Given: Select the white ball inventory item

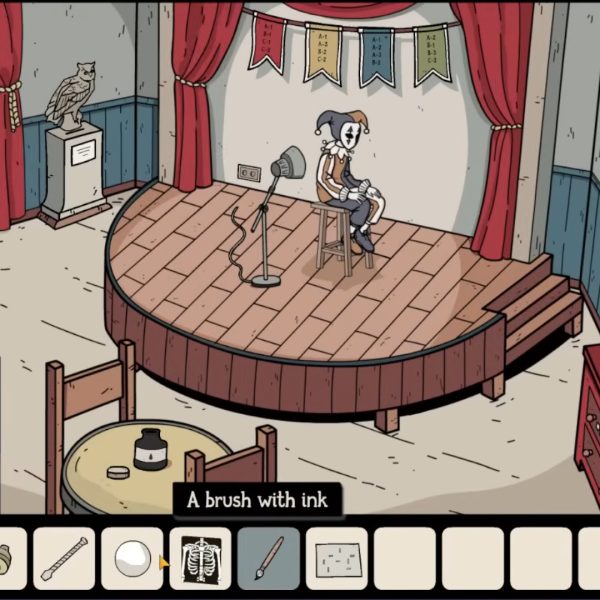Looking at the screenshot, I should point(133,558).
